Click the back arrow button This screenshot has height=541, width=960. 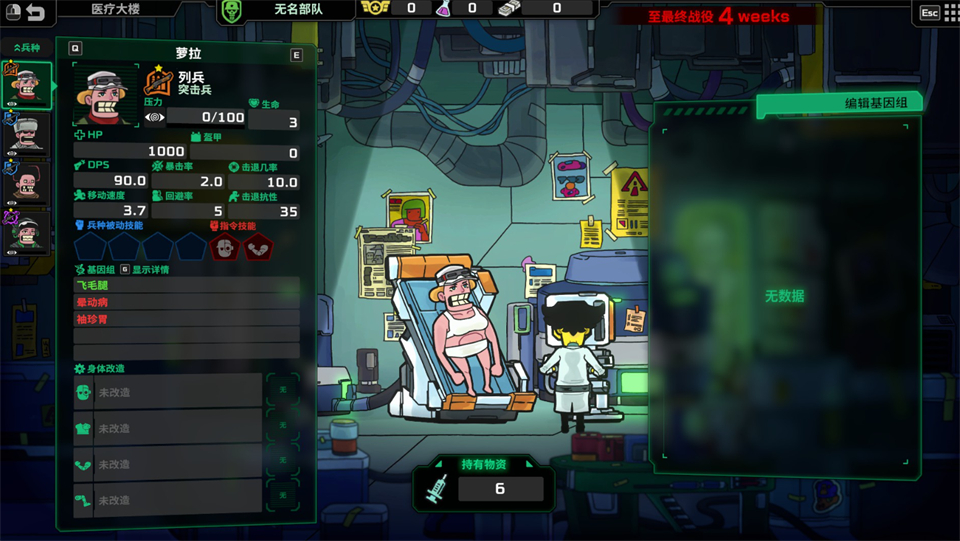(x=35, y=13)
